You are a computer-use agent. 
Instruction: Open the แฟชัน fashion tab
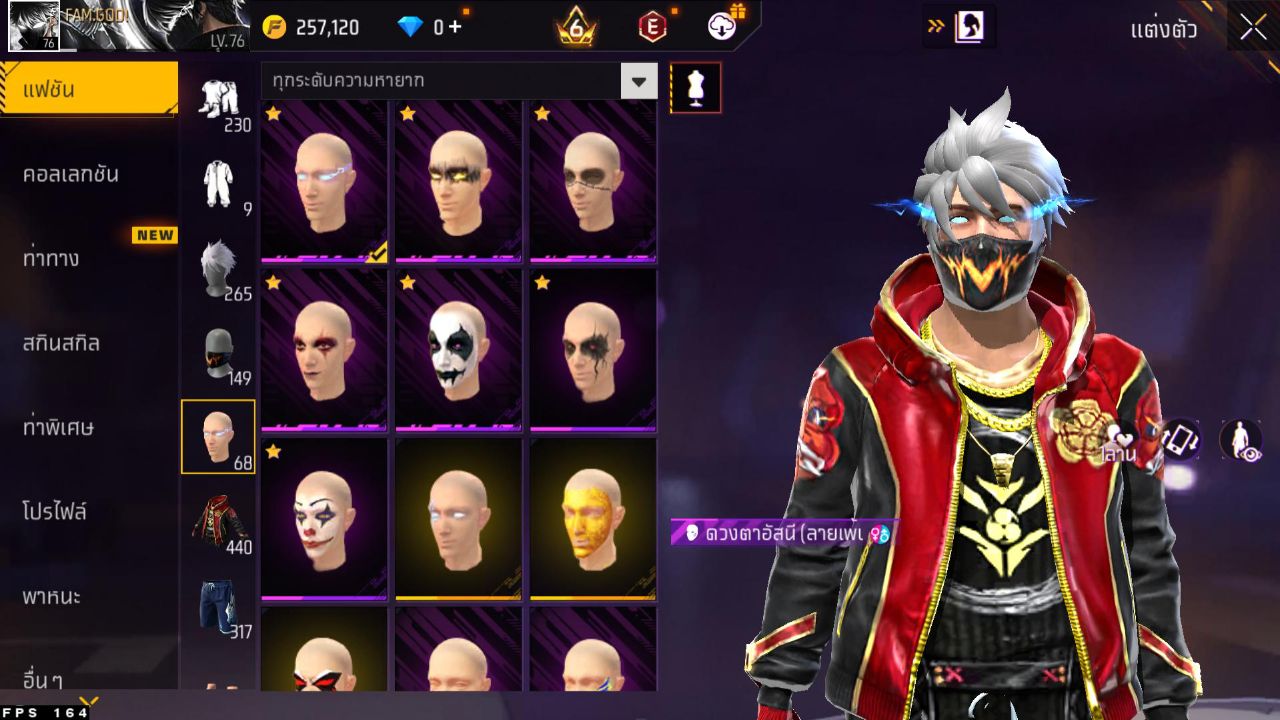[x=88, y=90]
